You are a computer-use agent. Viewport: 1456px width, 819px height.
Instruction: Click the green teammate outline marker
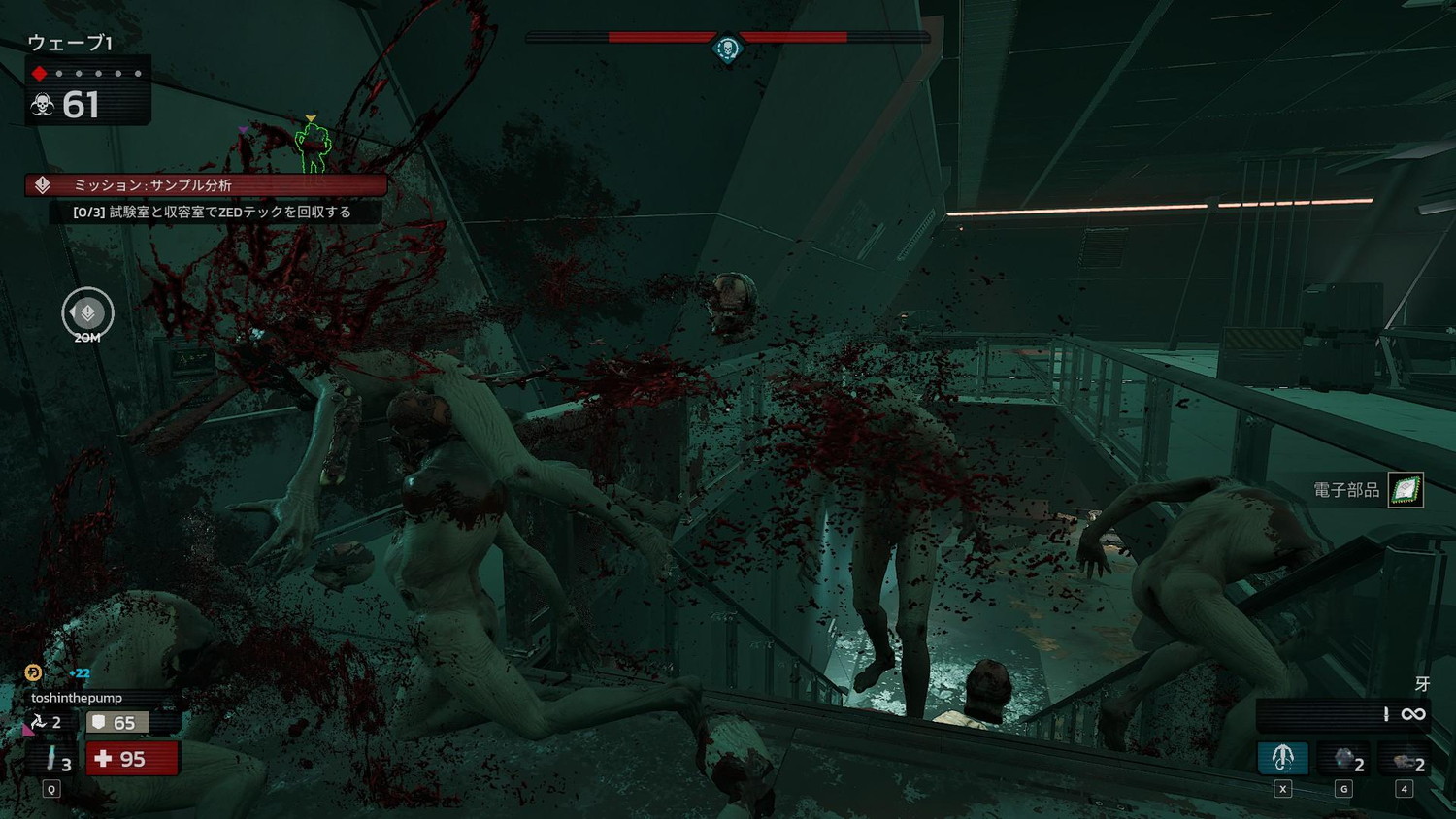313,148
